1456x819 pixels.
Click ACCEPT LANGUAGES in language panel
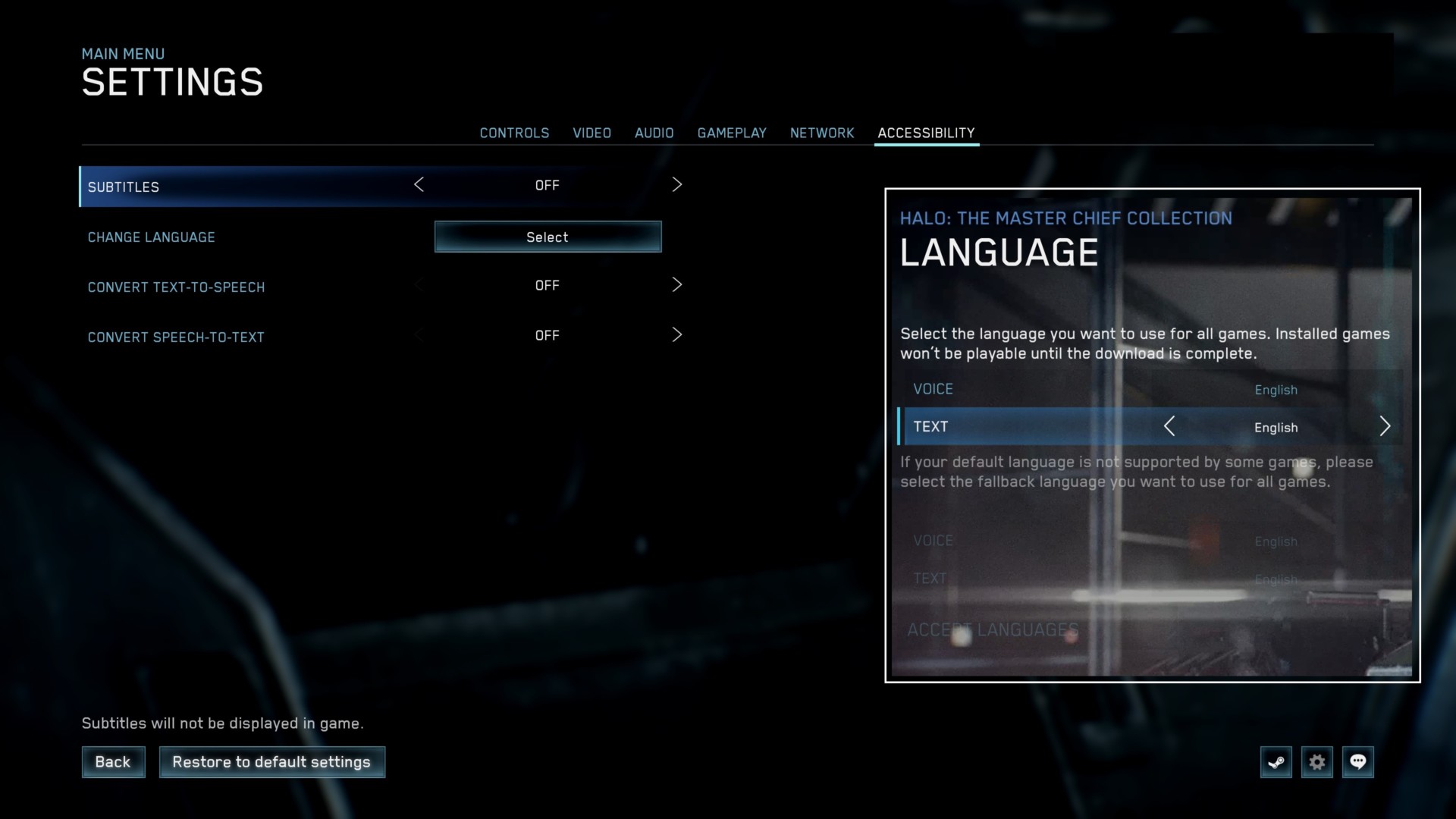pyautogui.click(x=991, y=629)
